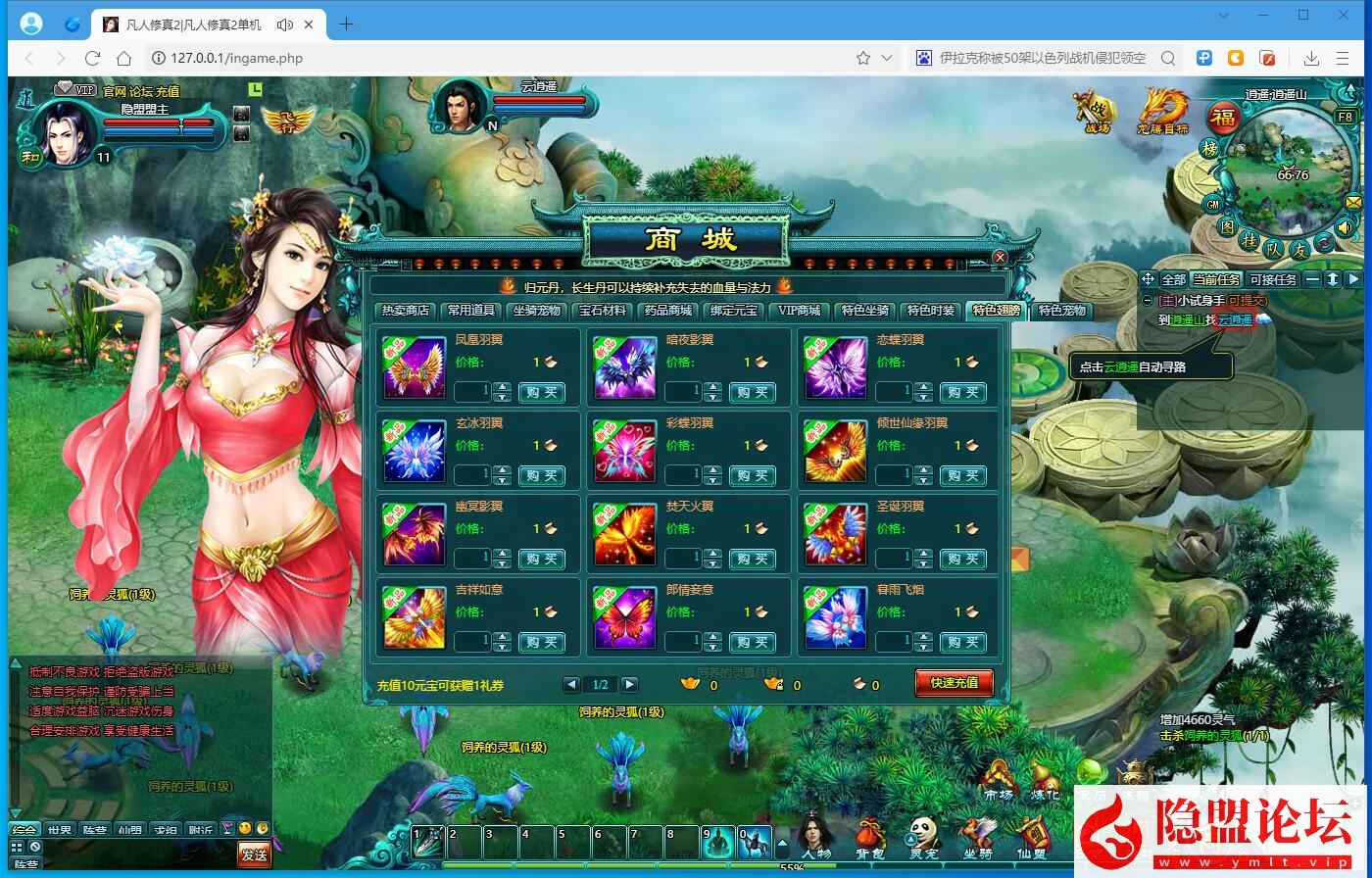Mute game sound via minimap speaker icon
Image resolution: width=1372 pixels, height=878 pixels.
click(x=1345, y=227)
